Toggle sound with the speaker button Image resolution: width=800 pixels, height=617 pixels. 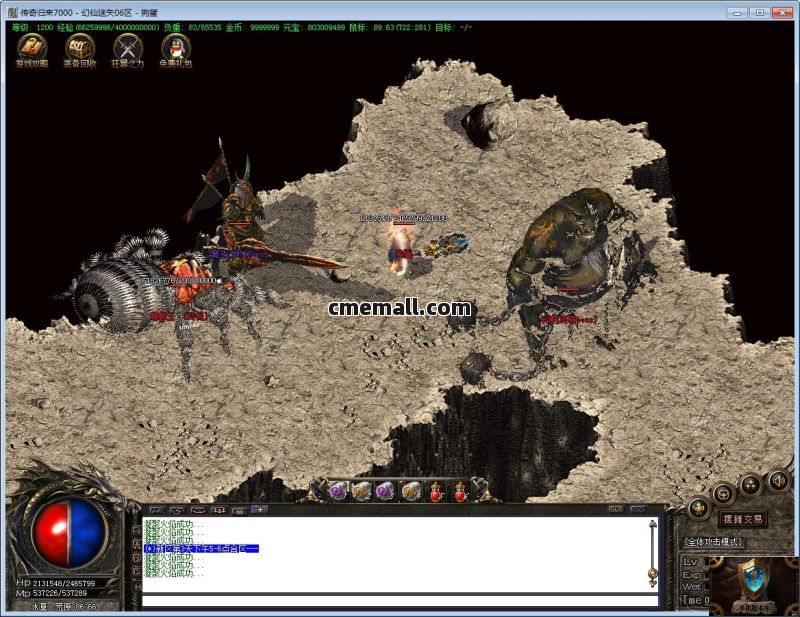click(778, 482)
